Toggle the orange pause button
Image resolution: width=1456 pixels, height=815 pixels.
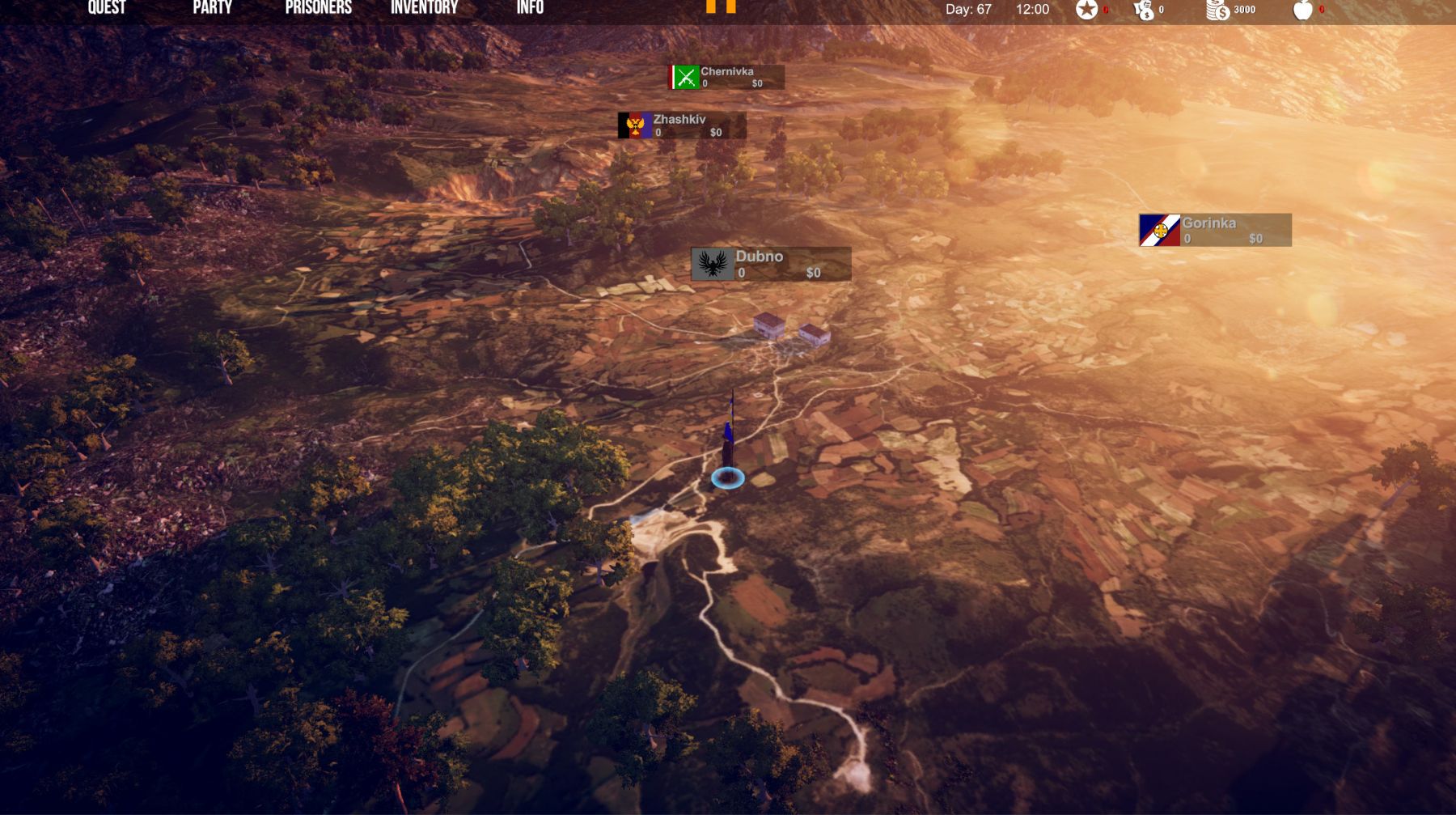coord(721,6)
